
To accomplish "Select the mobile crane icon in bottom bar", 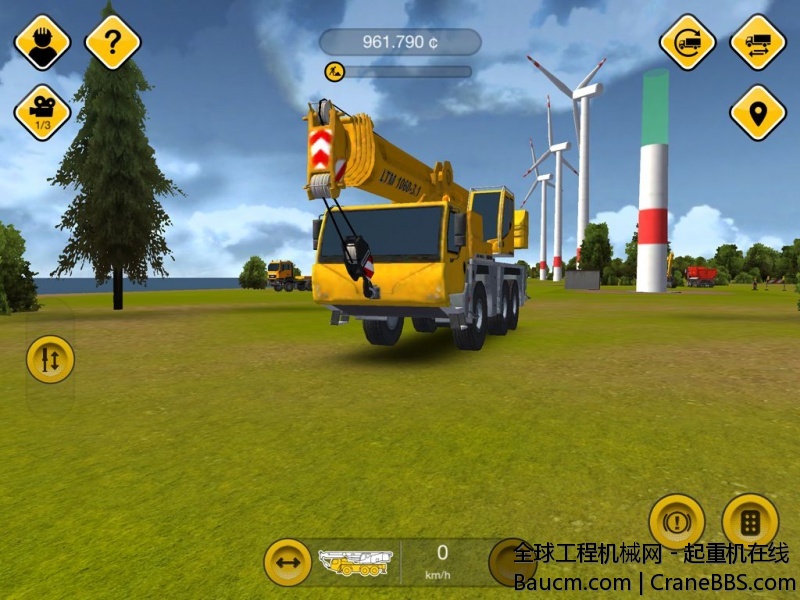I will tap(355, 562).
